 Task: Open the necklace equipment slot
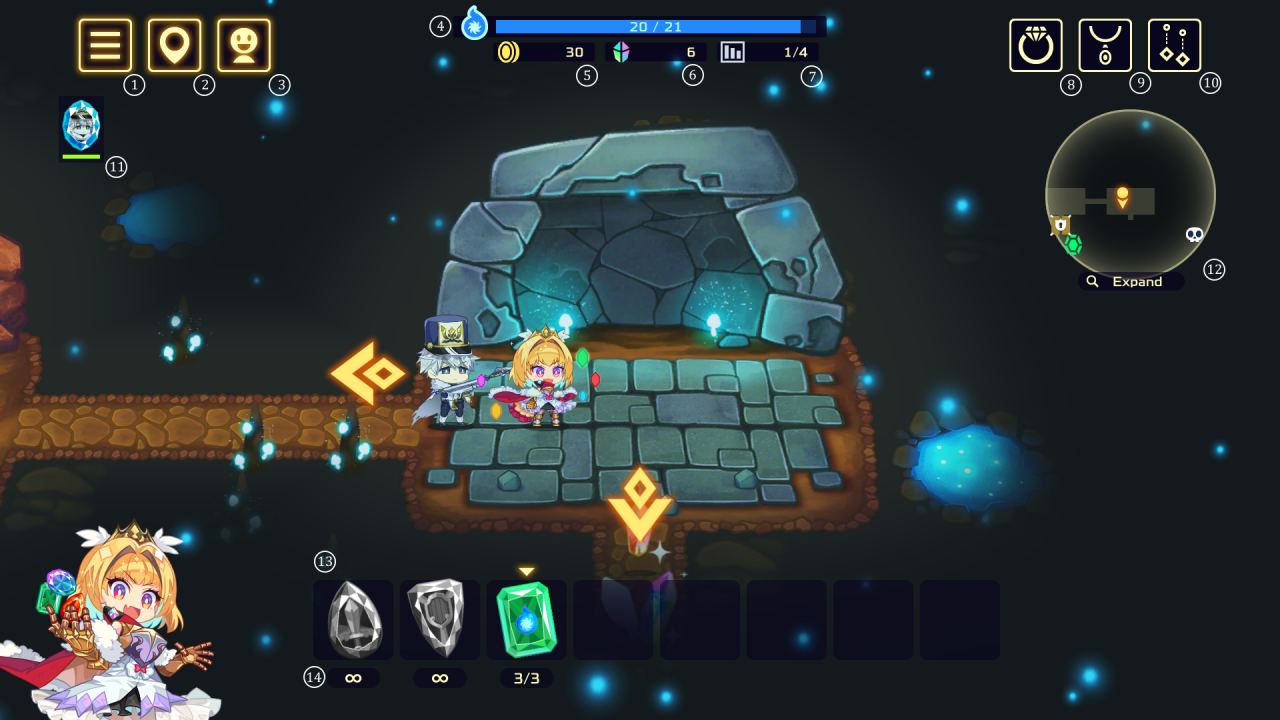click(1105, 46)
